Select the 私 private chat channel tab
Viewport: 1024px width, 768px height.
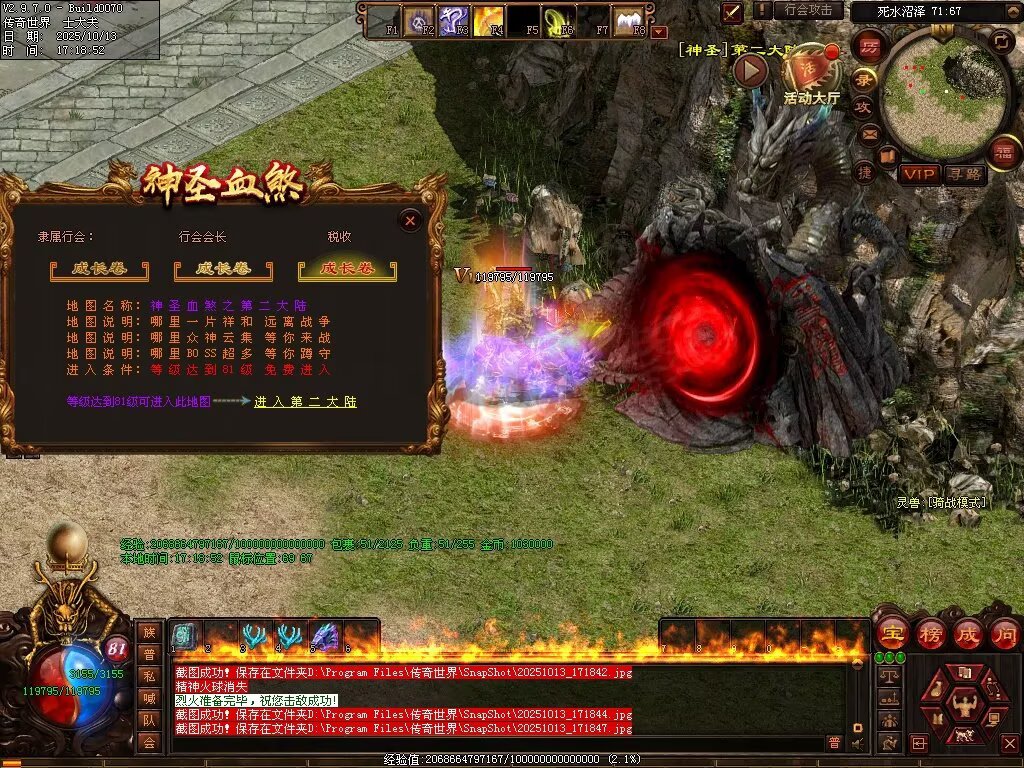tap(149, 676)
